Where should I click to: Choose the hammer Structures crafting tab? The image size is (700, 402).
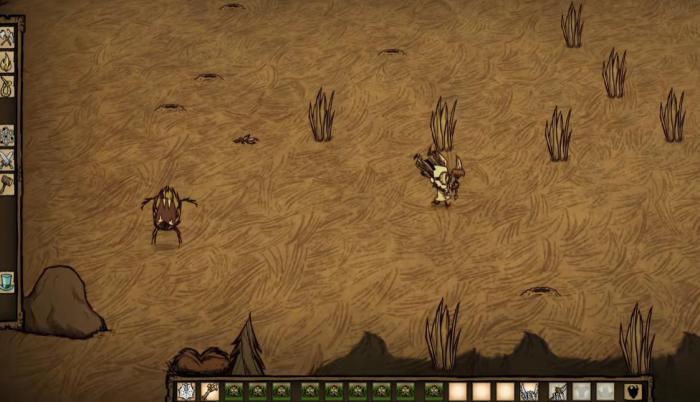pyautogui.click(x=7, y=183)
